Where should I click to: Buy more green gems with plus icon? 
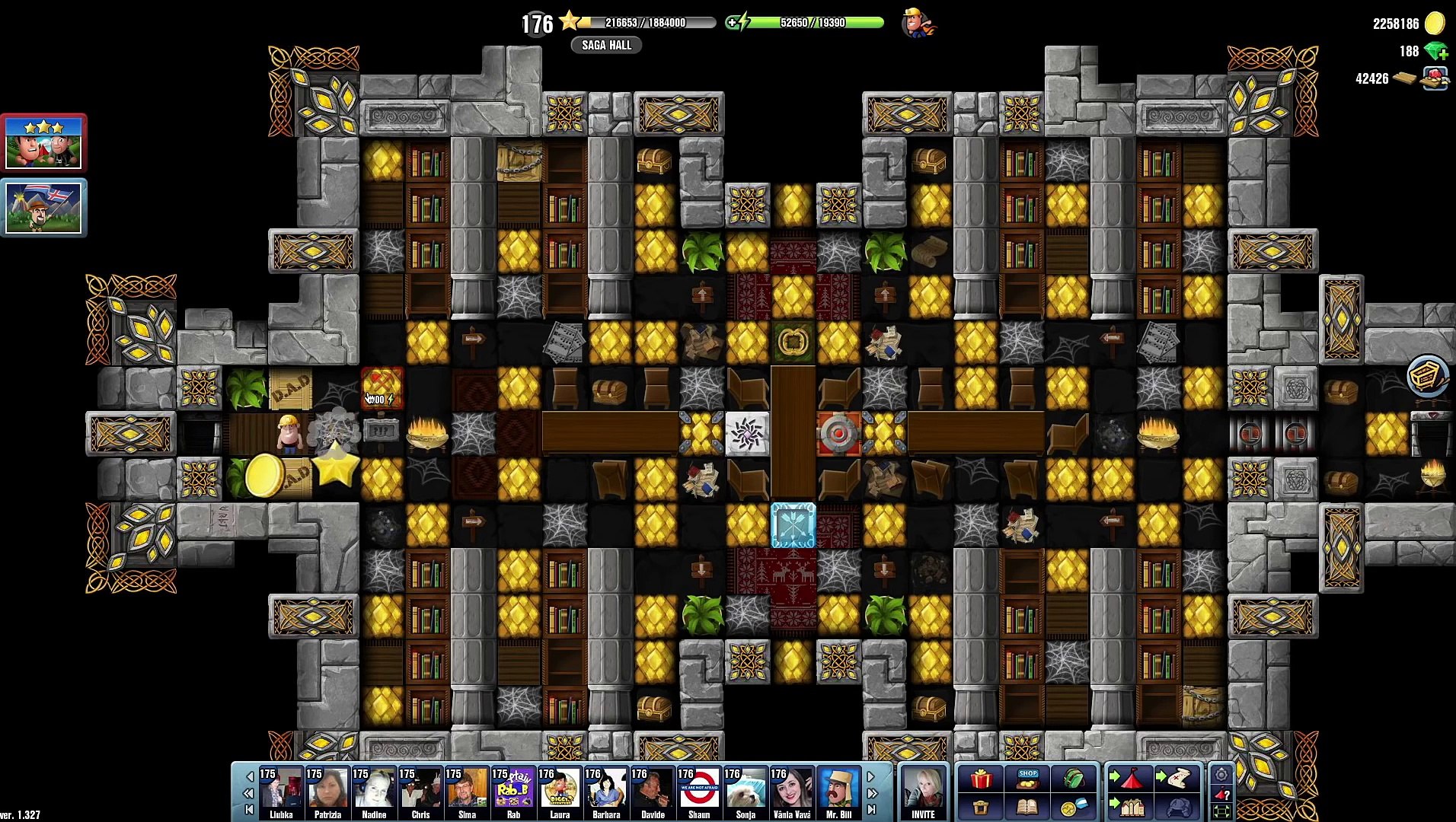click(x=1438, y=52)
